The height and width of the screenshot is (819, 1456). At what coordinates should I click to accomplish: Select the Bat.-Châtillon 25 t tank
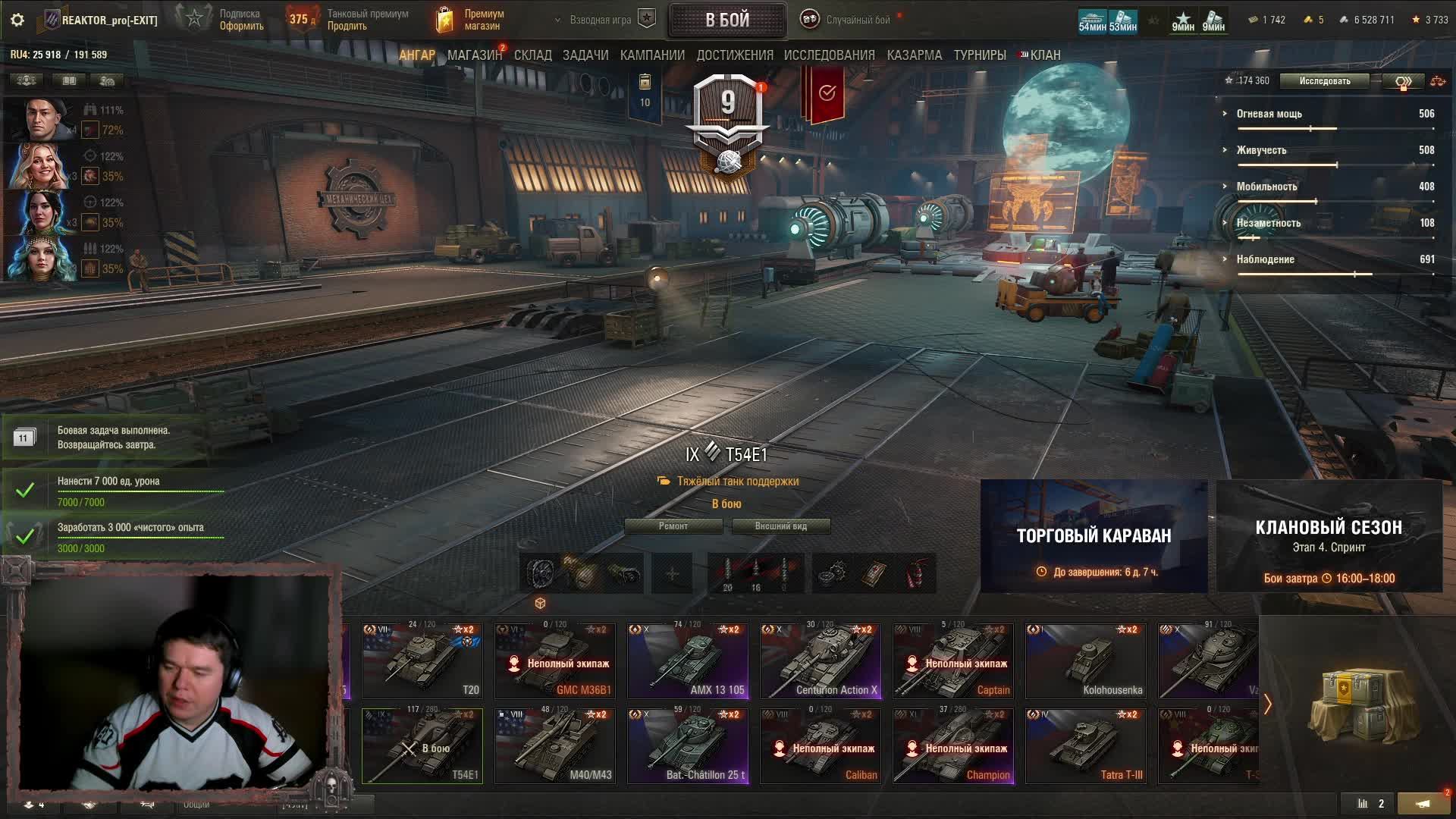[x=687, y=745]
